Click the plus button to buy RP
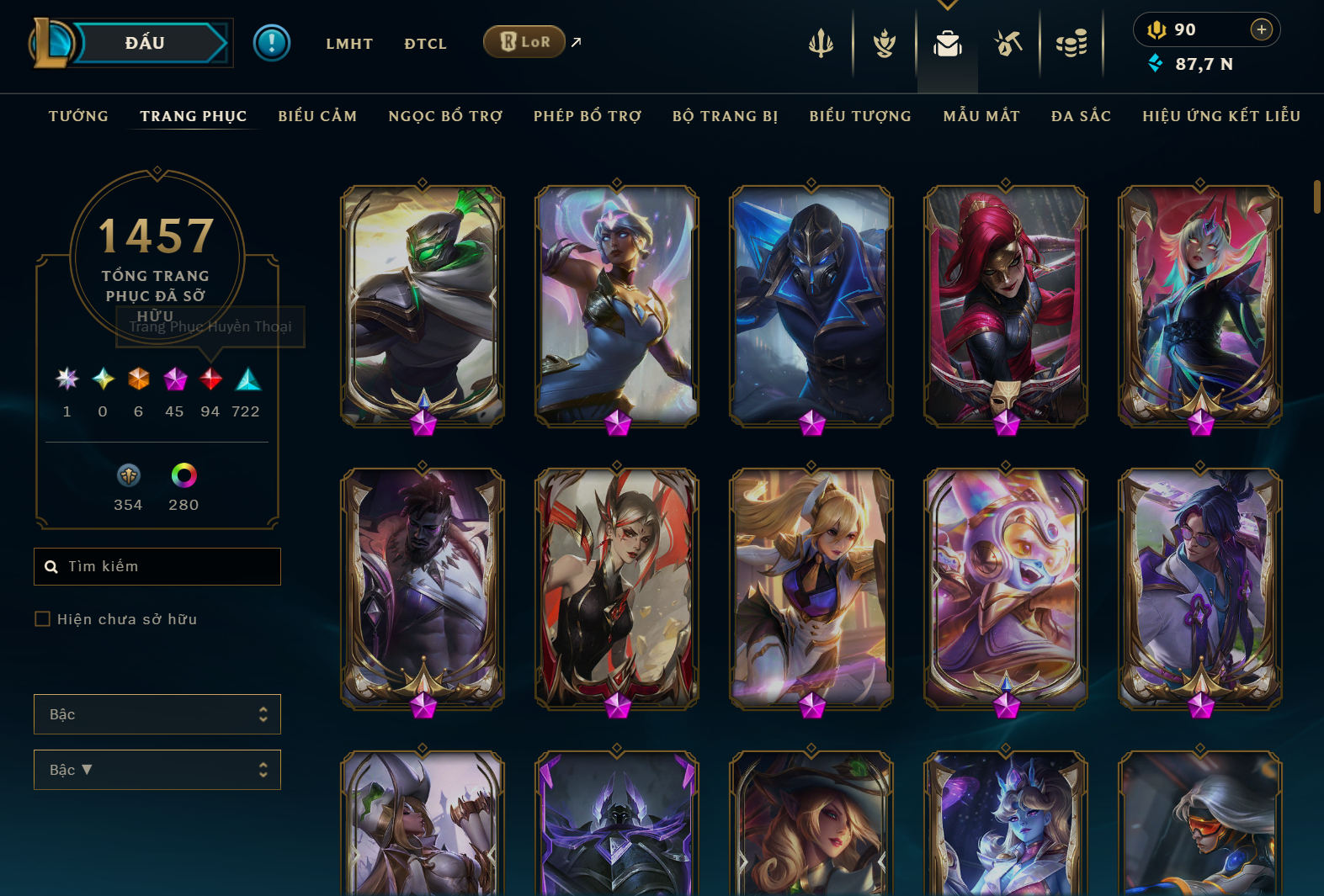The image size is (1324, 896). pos(1262,29)
